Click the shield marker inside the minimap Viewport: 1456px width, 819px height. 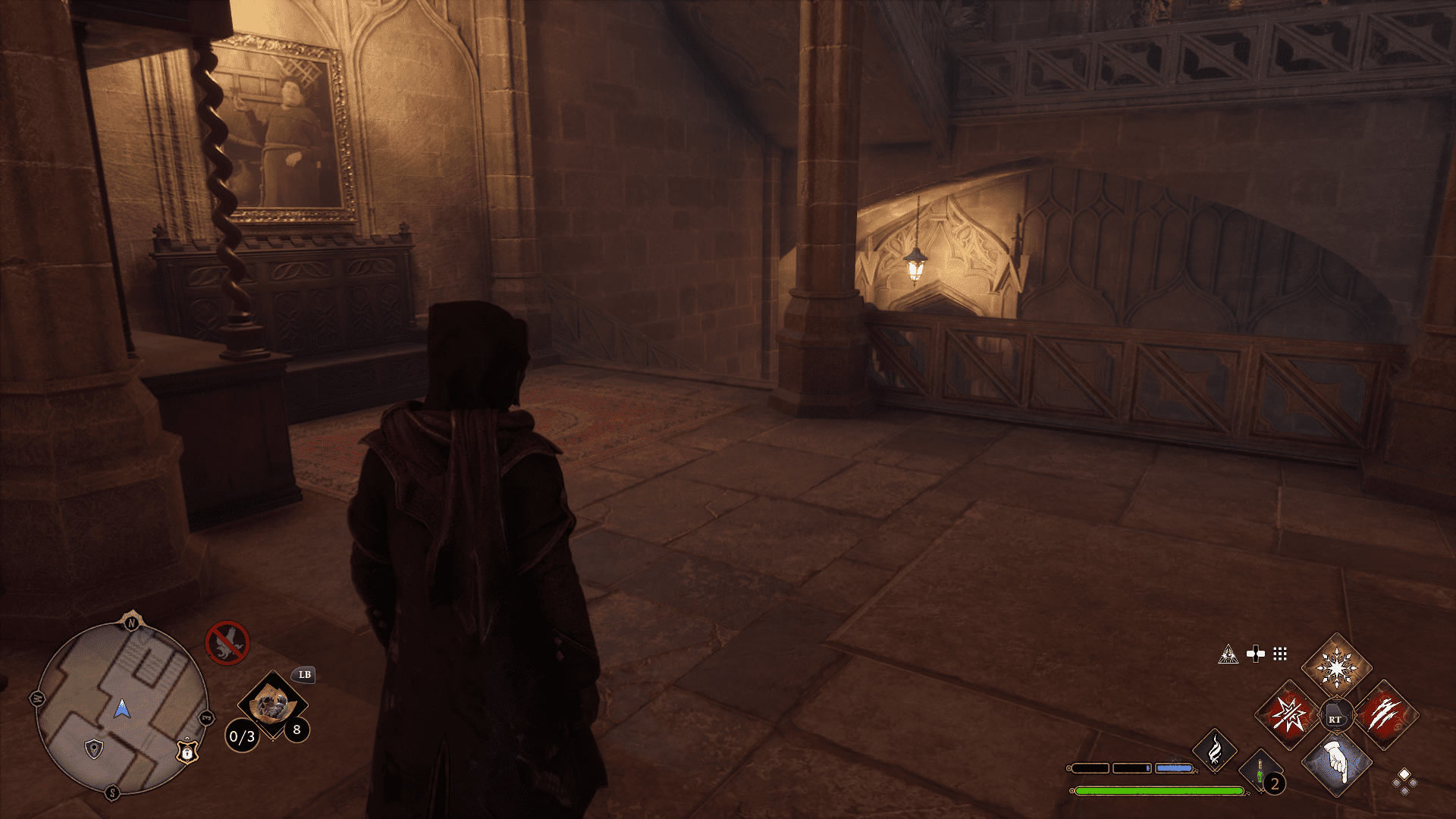coord(93,749)
